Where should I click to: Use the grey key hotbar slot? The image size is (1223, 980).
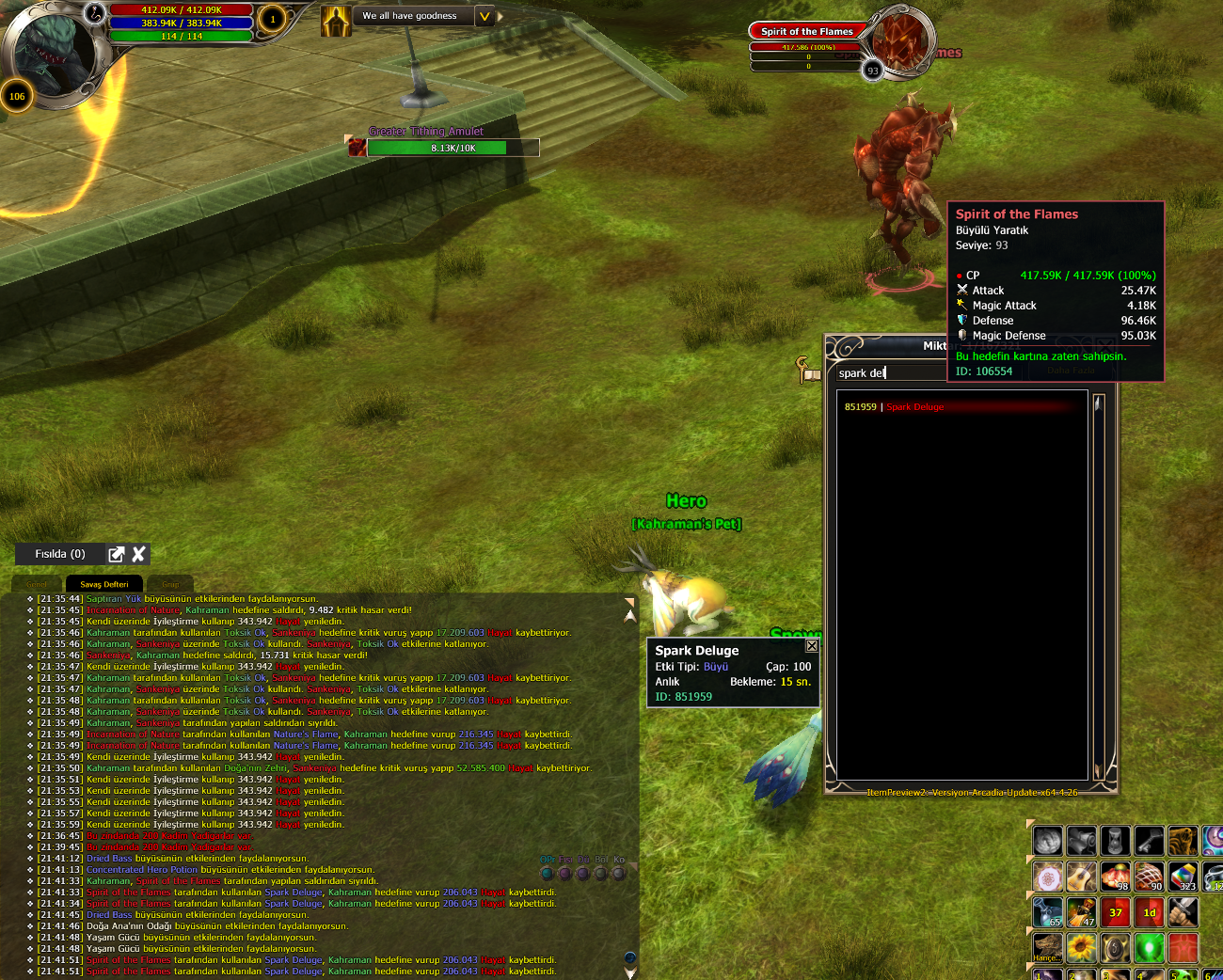click(1149, 840)
